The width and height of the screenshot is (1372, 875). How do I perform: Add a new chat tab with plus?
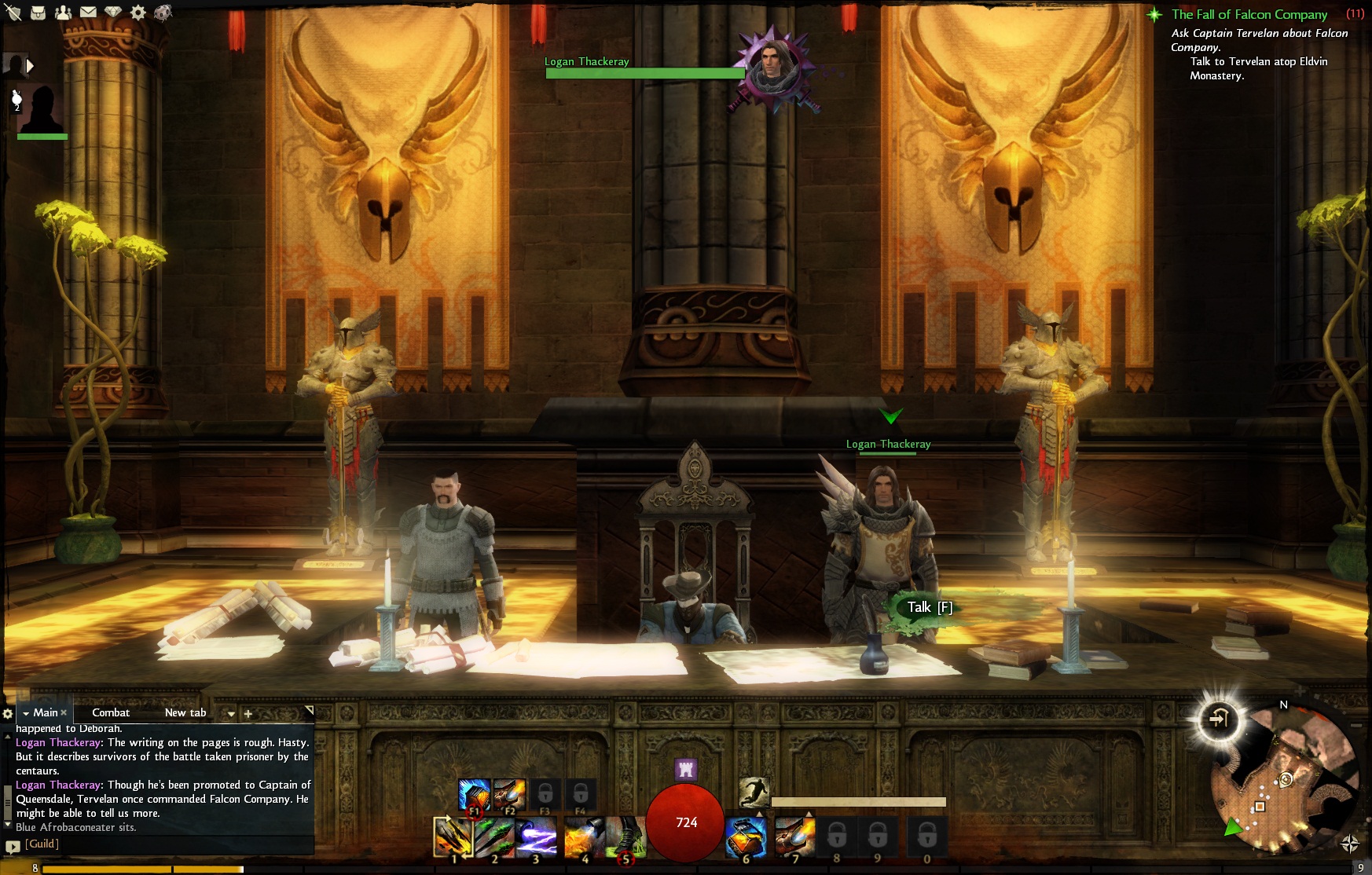click(x=248, y=714)
